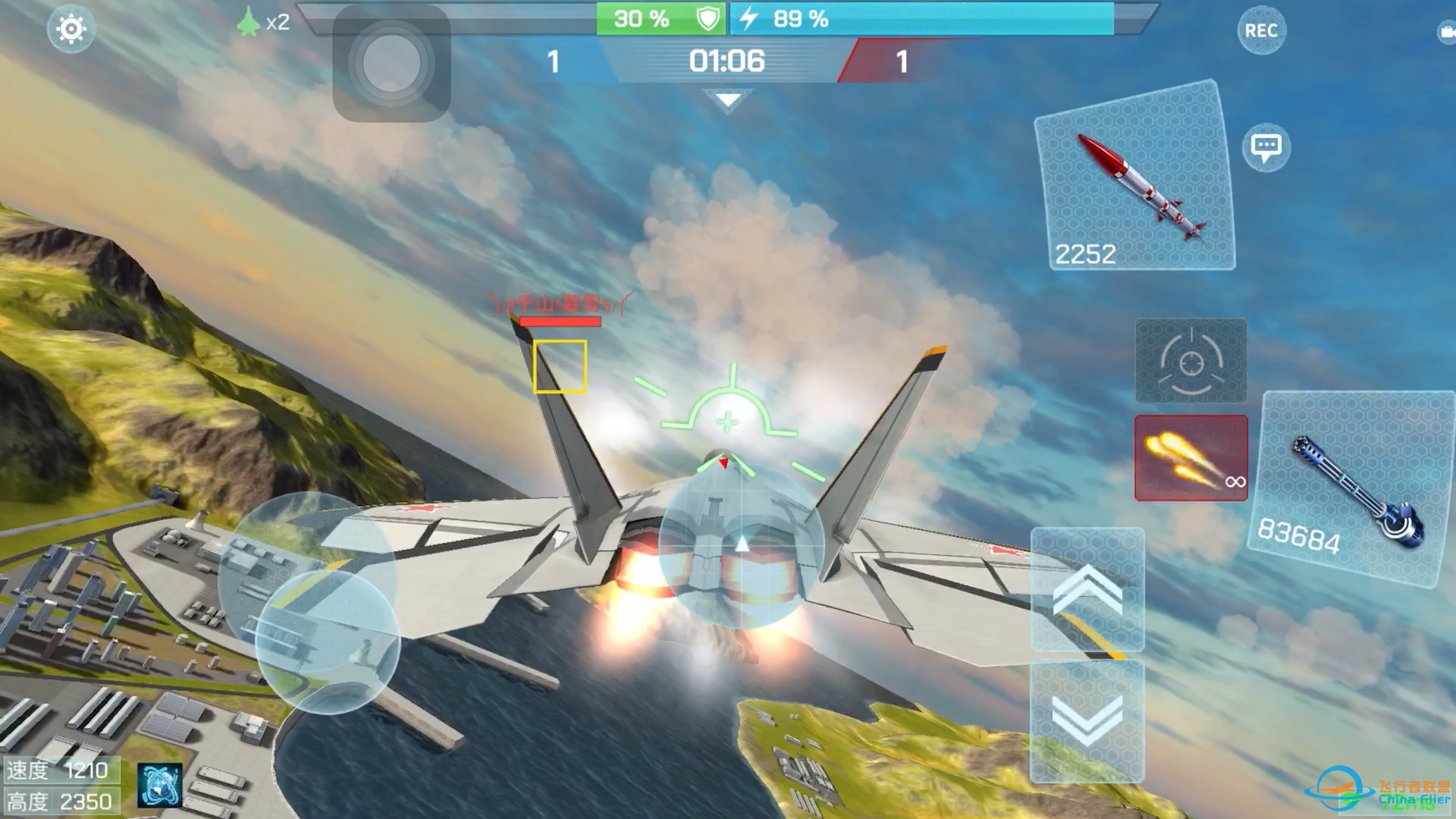1456x819 pixels.
Task: Click the shield icon on the health bar
Action: (706, 18)
